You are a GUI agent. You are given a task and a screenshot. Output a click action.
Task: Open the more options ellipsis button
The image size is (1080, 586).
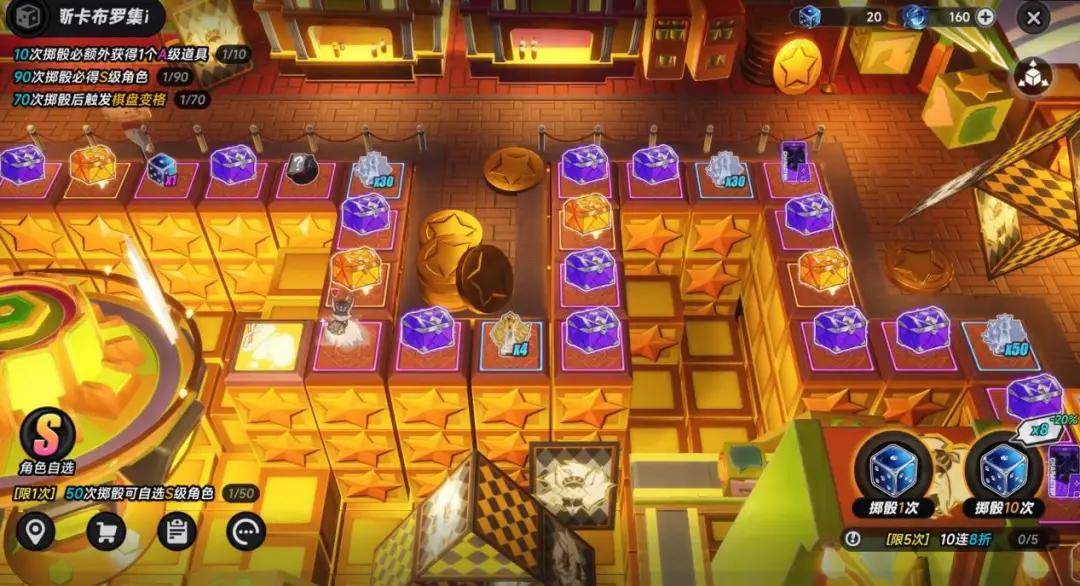tap(246, 531)
